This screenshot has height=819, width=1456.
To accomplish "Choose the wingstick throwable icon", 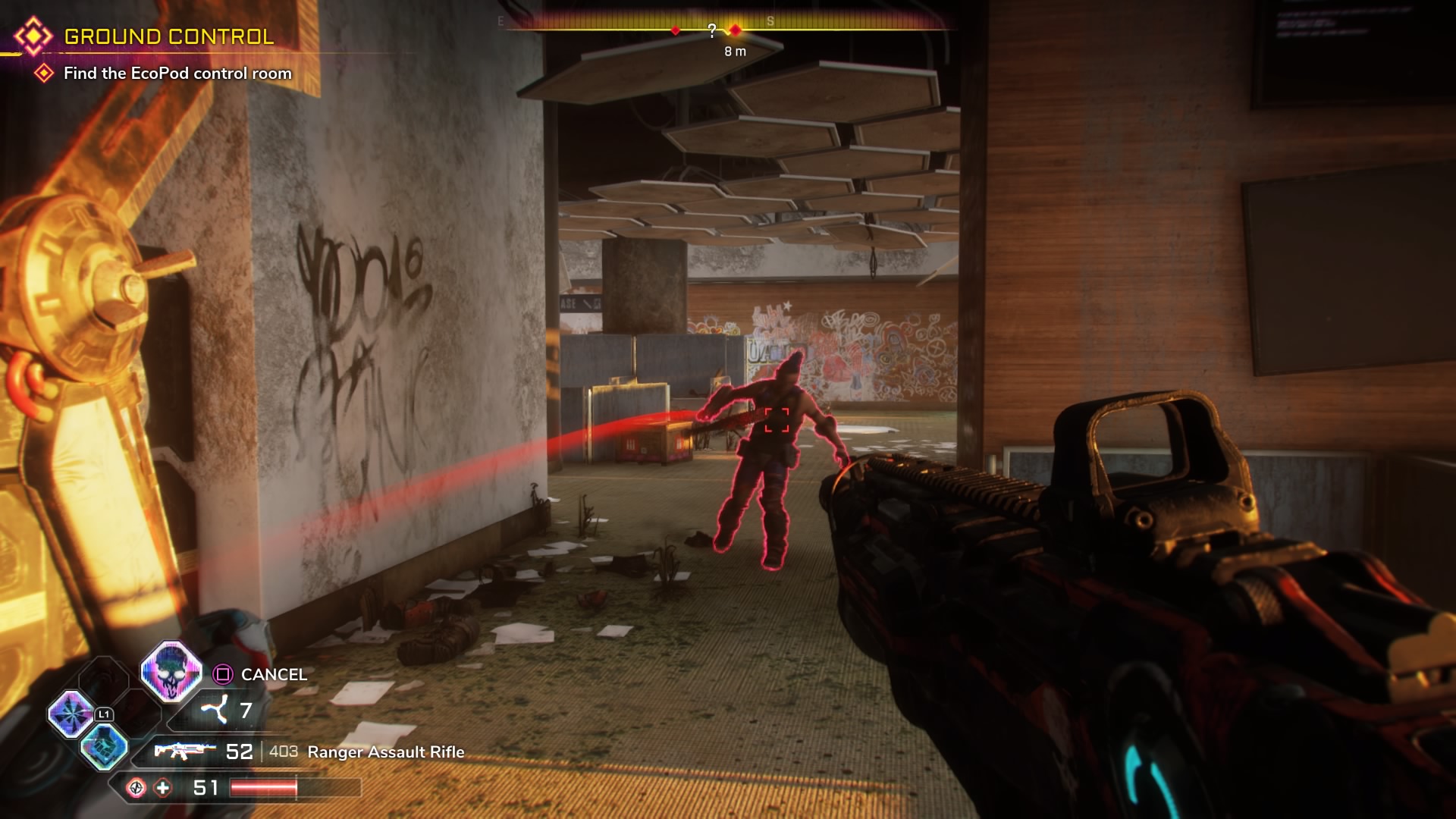I will (x=215, y=711).
